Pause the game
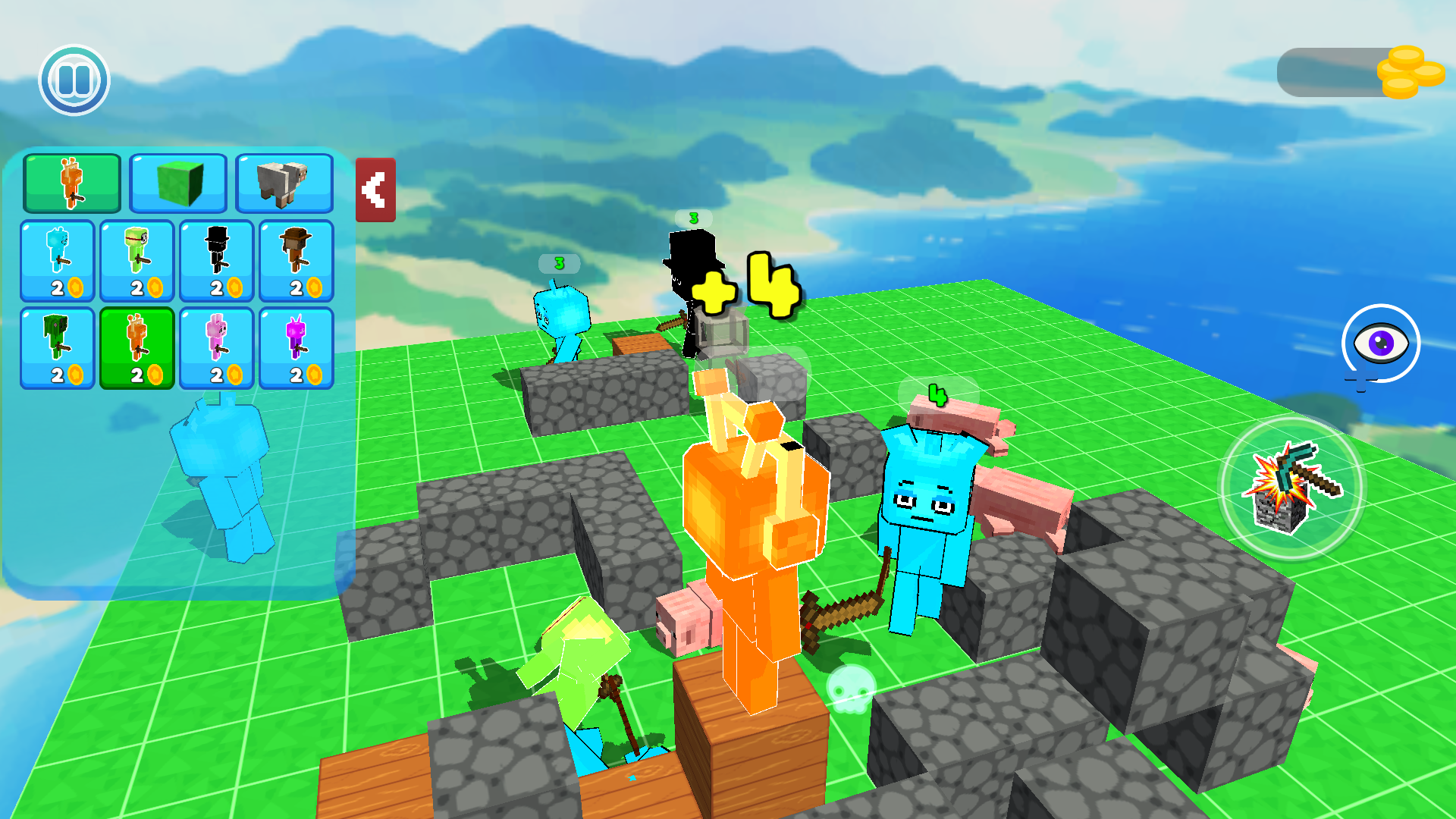The height and width of the screenshot is (819, 1456). click(73, 80)
